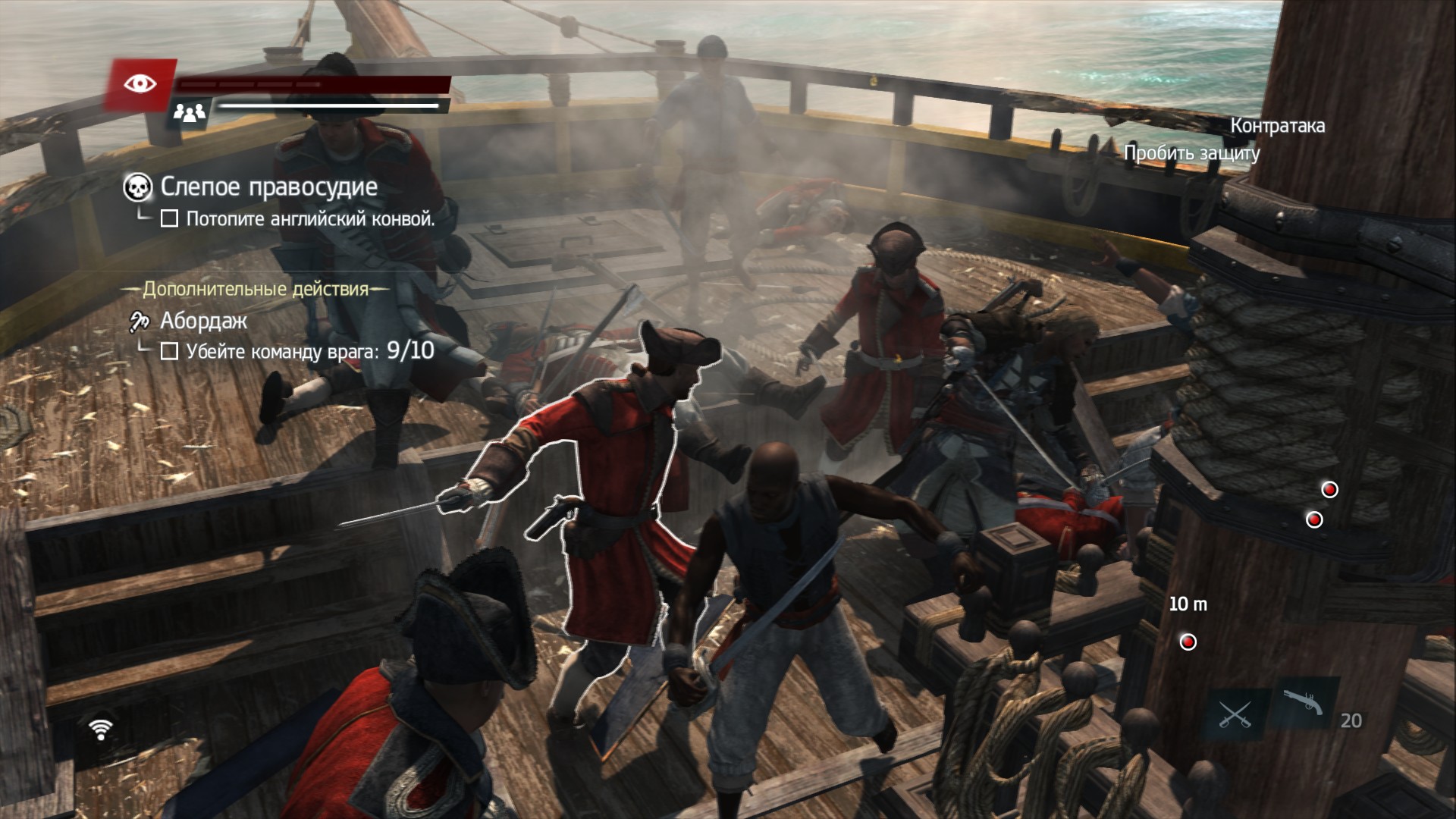Select the Абордаж boarding action entry
Screen dimensions: 1456x819
click(x=203, y=322)
